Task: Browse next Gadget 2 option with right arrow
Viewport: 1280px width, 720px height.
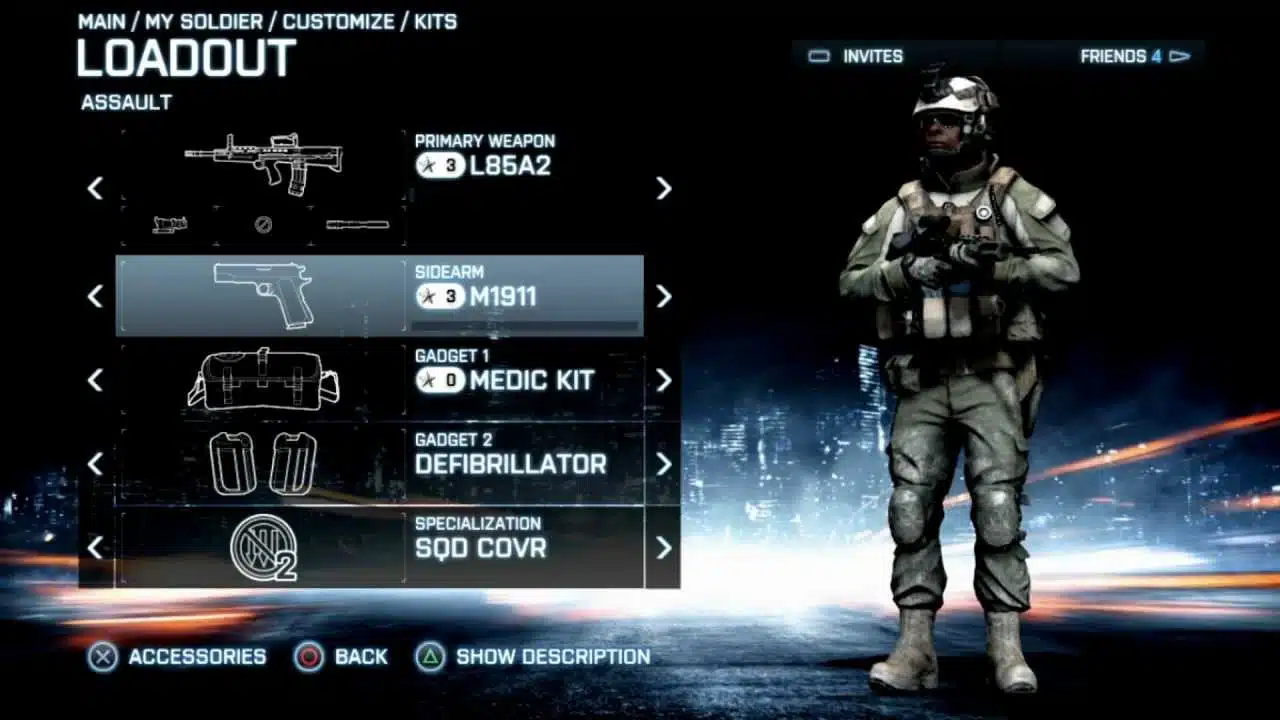Action: (x=662, y=463)
